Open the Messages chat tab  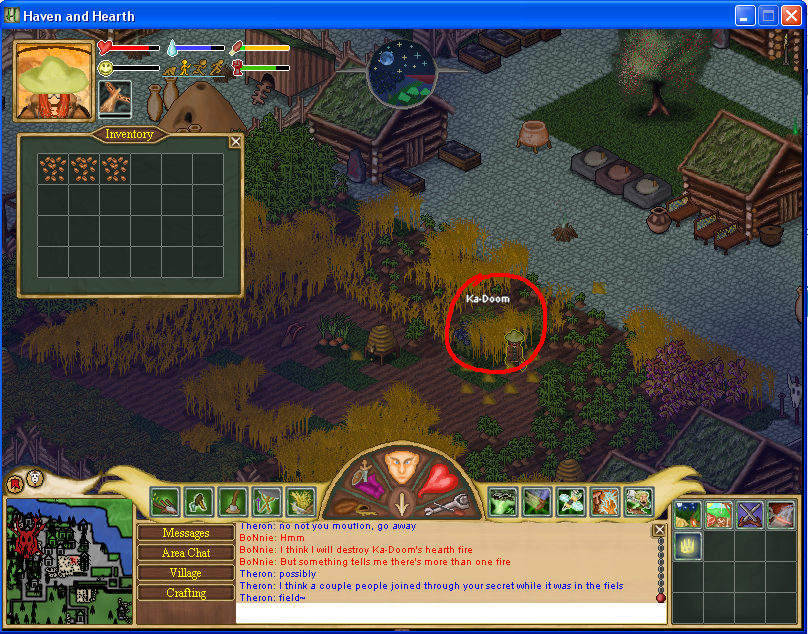point(186,533)
